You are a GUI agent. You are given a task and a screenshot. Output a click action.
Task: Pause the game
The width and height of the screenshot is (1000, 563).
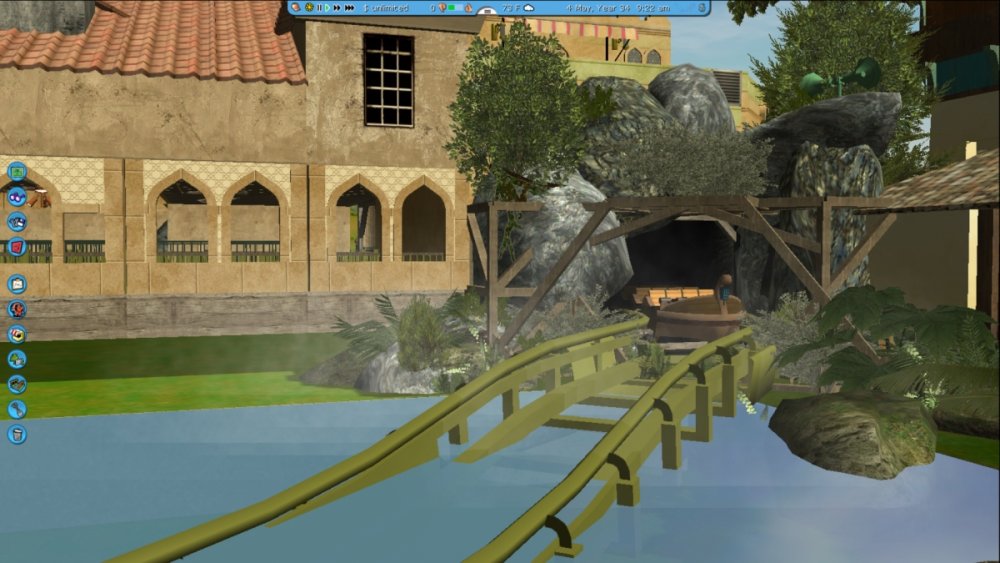pos(319,8)
